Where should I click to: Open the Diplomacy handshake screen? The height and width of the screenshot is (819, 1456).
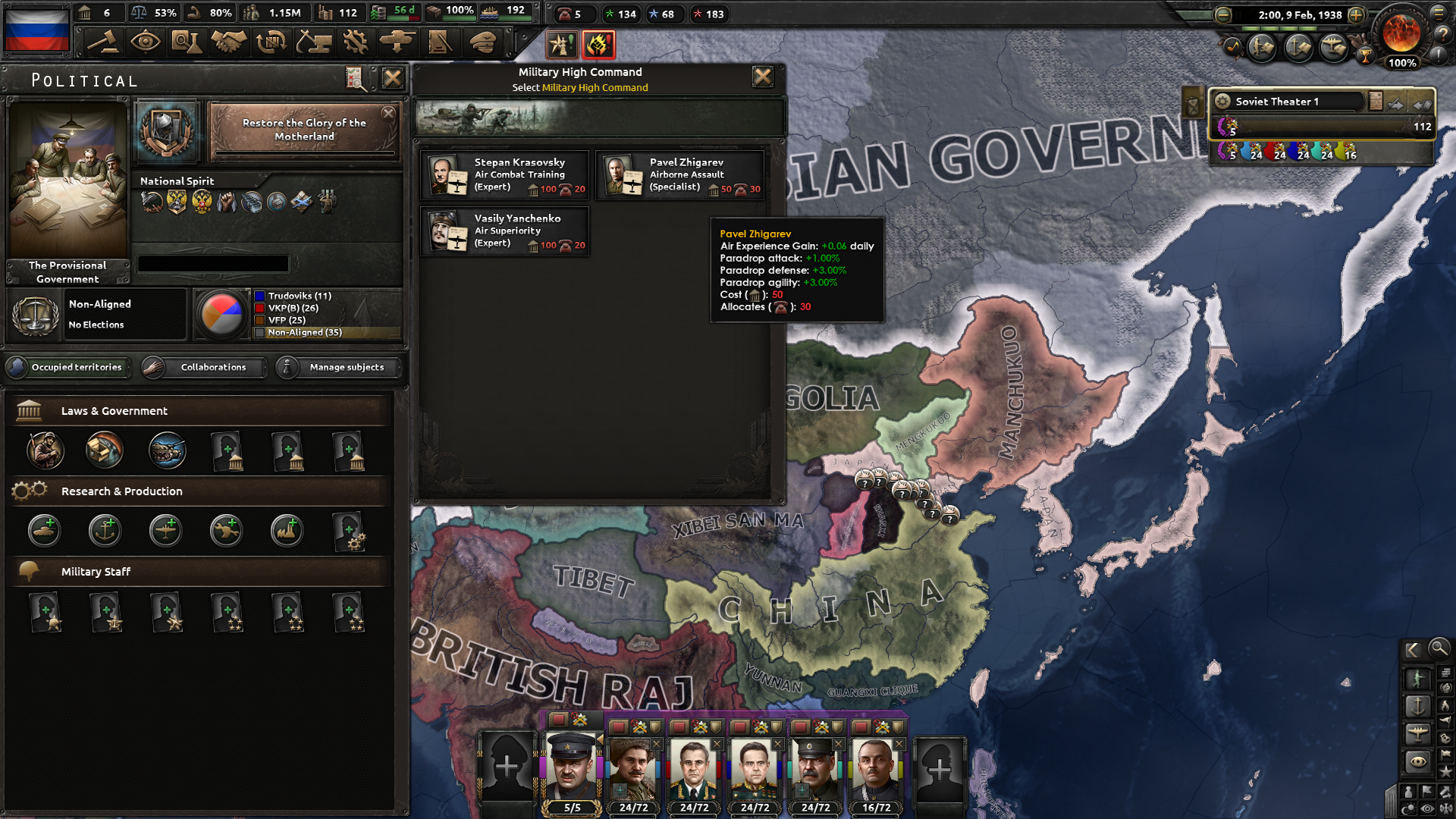tap(229, 42)
